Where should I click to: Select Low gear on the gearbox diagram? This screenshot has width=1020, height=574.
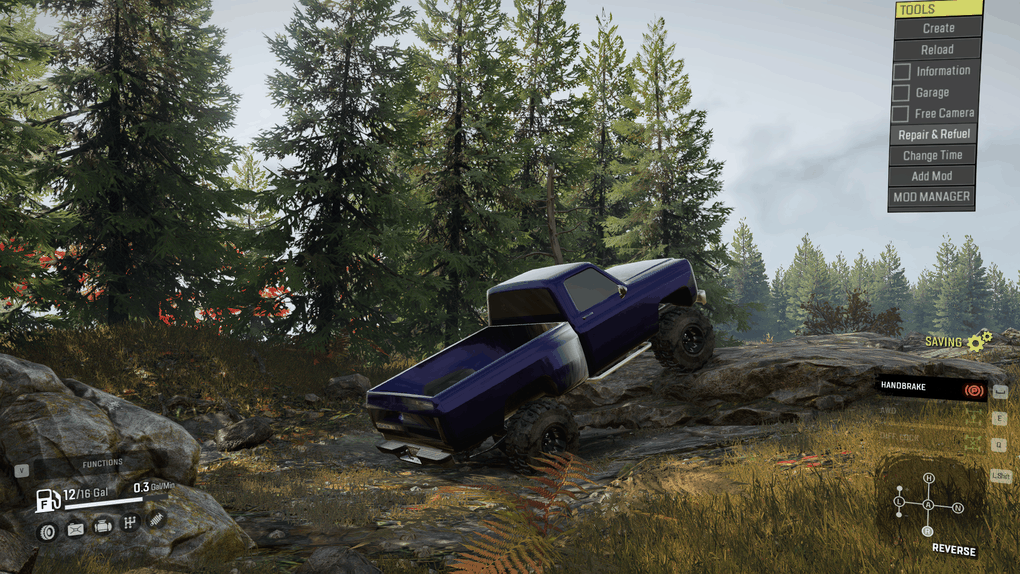tap(899, 500)
